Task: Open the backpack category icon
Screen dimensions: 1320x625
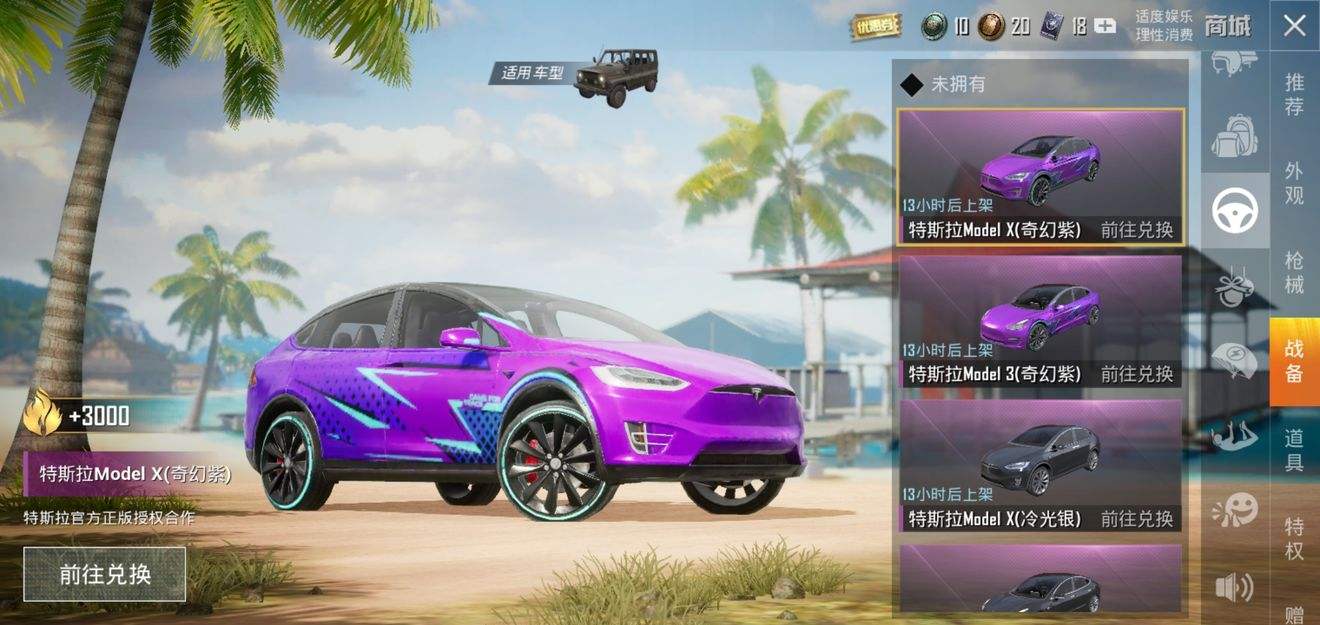Action: tap(1235, 135)
